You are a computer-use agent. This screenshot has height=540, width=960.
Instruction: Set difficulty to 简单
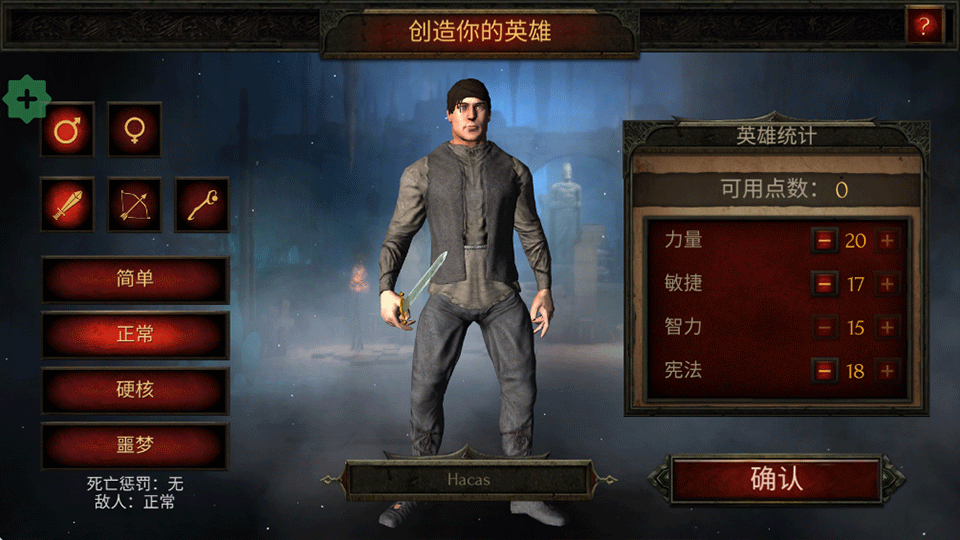(x=135, y=279)
